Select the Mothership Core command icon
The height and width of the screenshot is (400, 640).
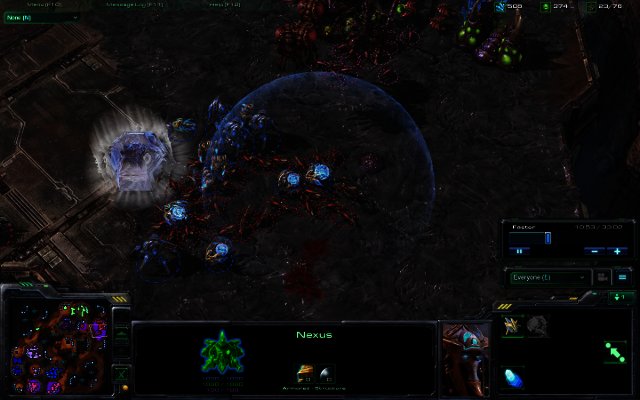[537, 324]
